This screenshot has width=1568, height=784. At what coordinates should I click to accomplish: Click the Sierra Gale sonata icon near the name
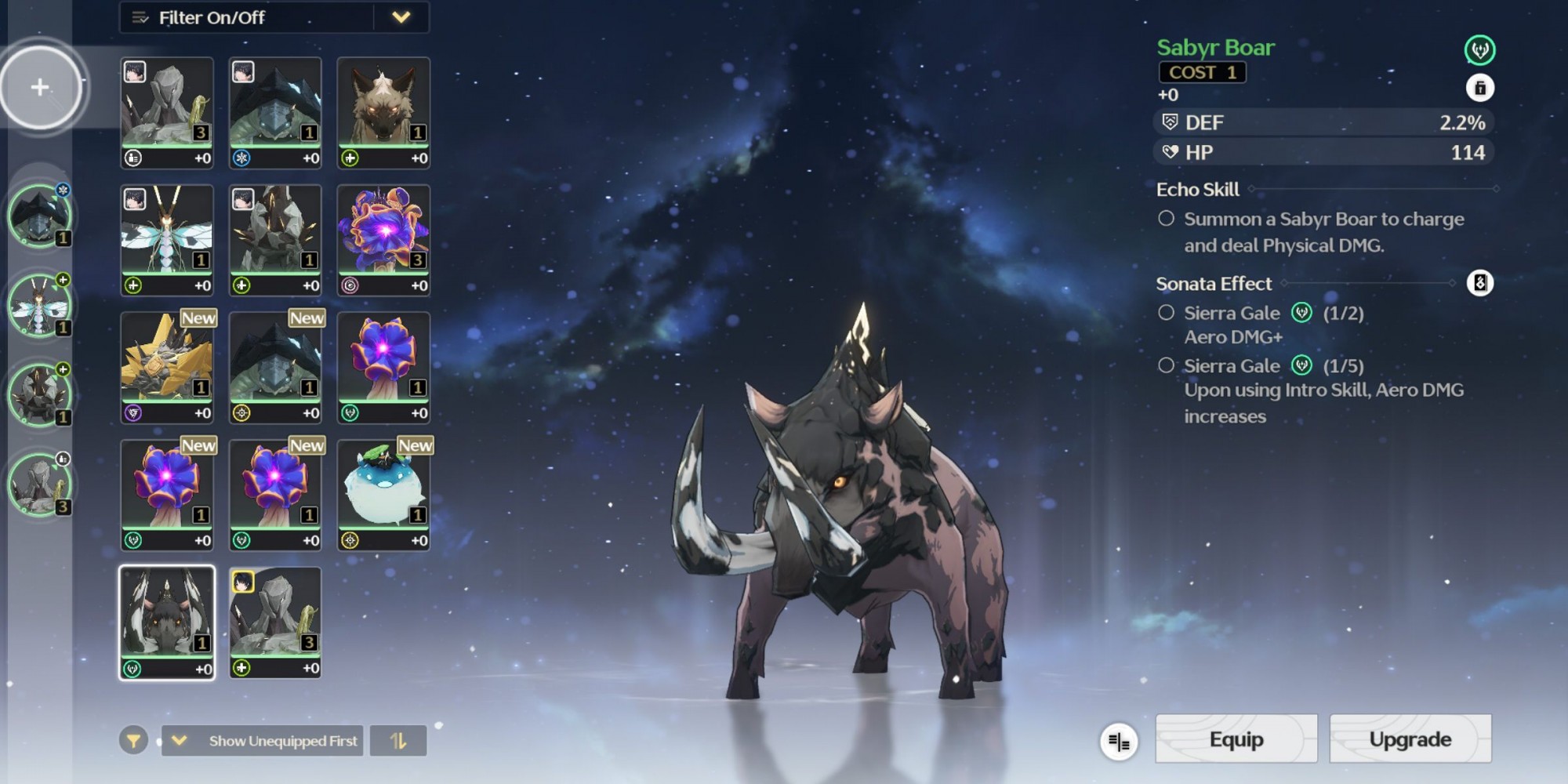(1479, 50)
